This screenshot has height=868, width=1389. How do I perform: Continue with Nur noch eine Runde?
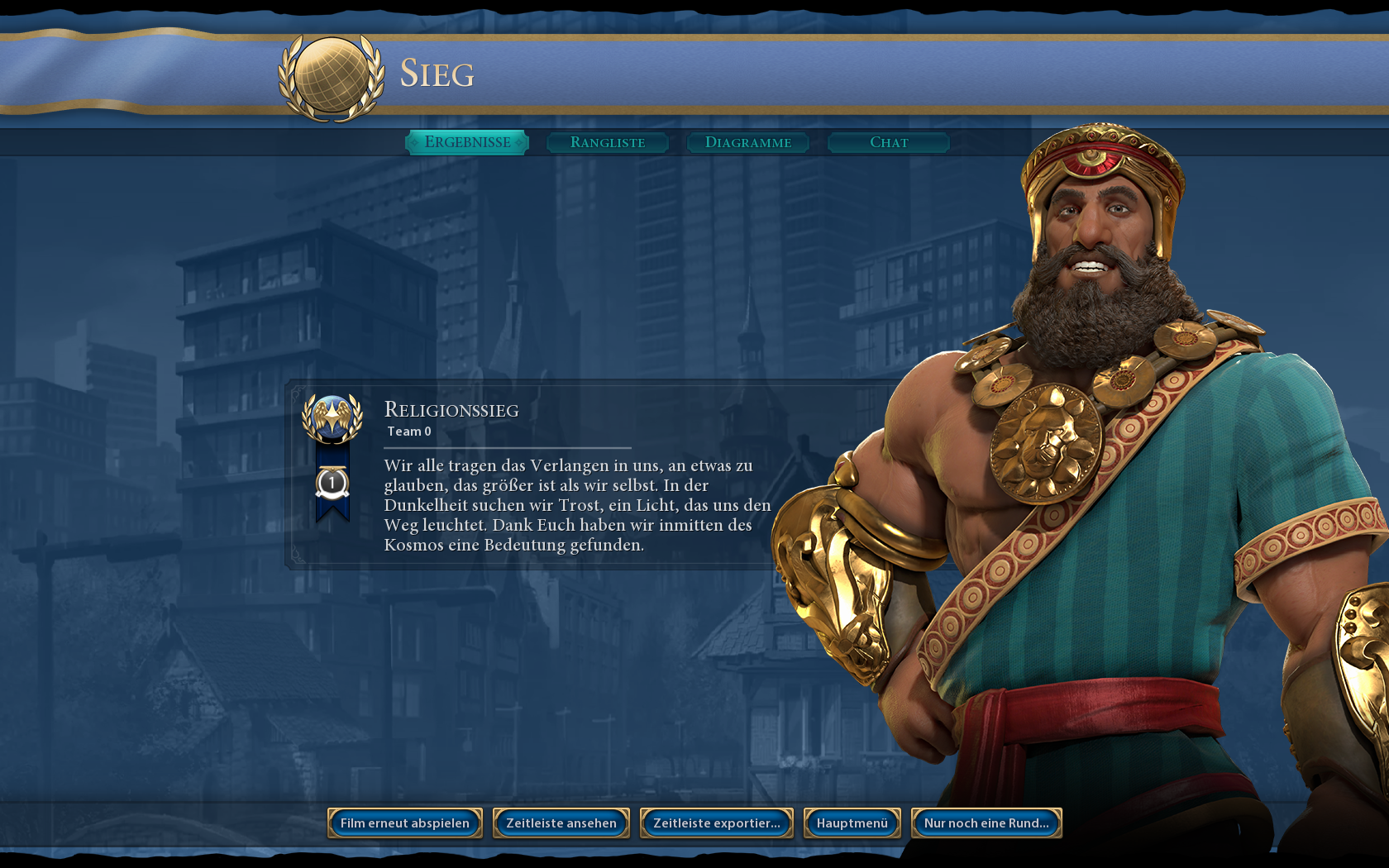[986, 823]
